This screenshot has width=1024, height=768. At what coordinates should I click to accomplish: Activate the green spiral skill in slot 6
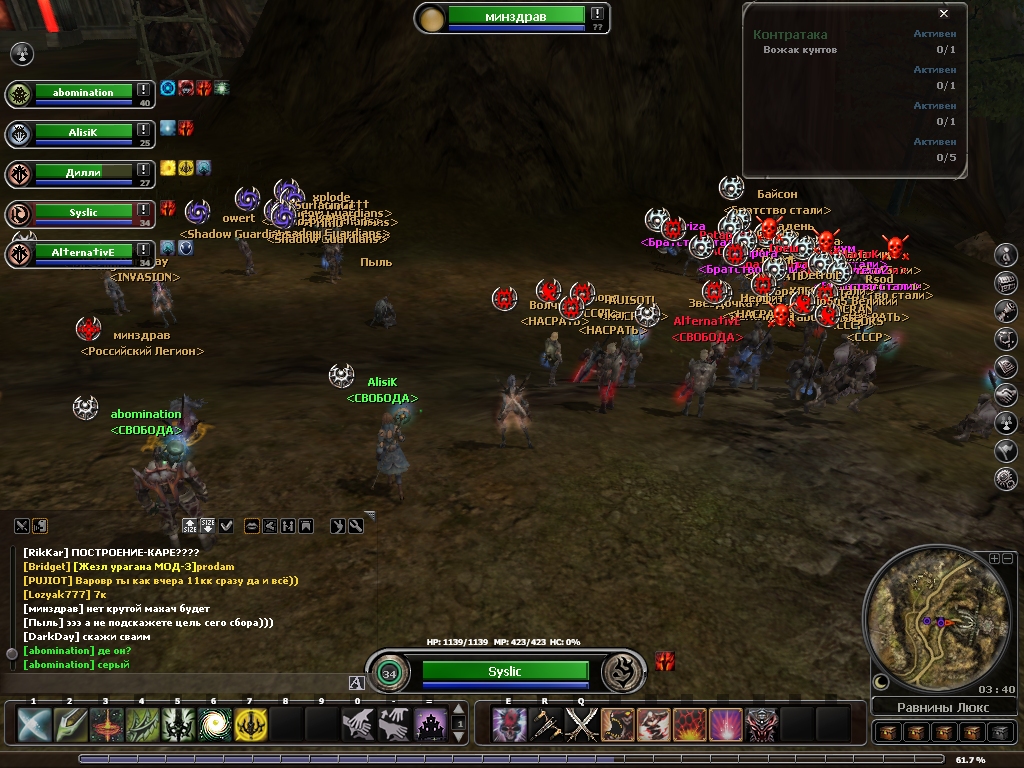point(213,724)
